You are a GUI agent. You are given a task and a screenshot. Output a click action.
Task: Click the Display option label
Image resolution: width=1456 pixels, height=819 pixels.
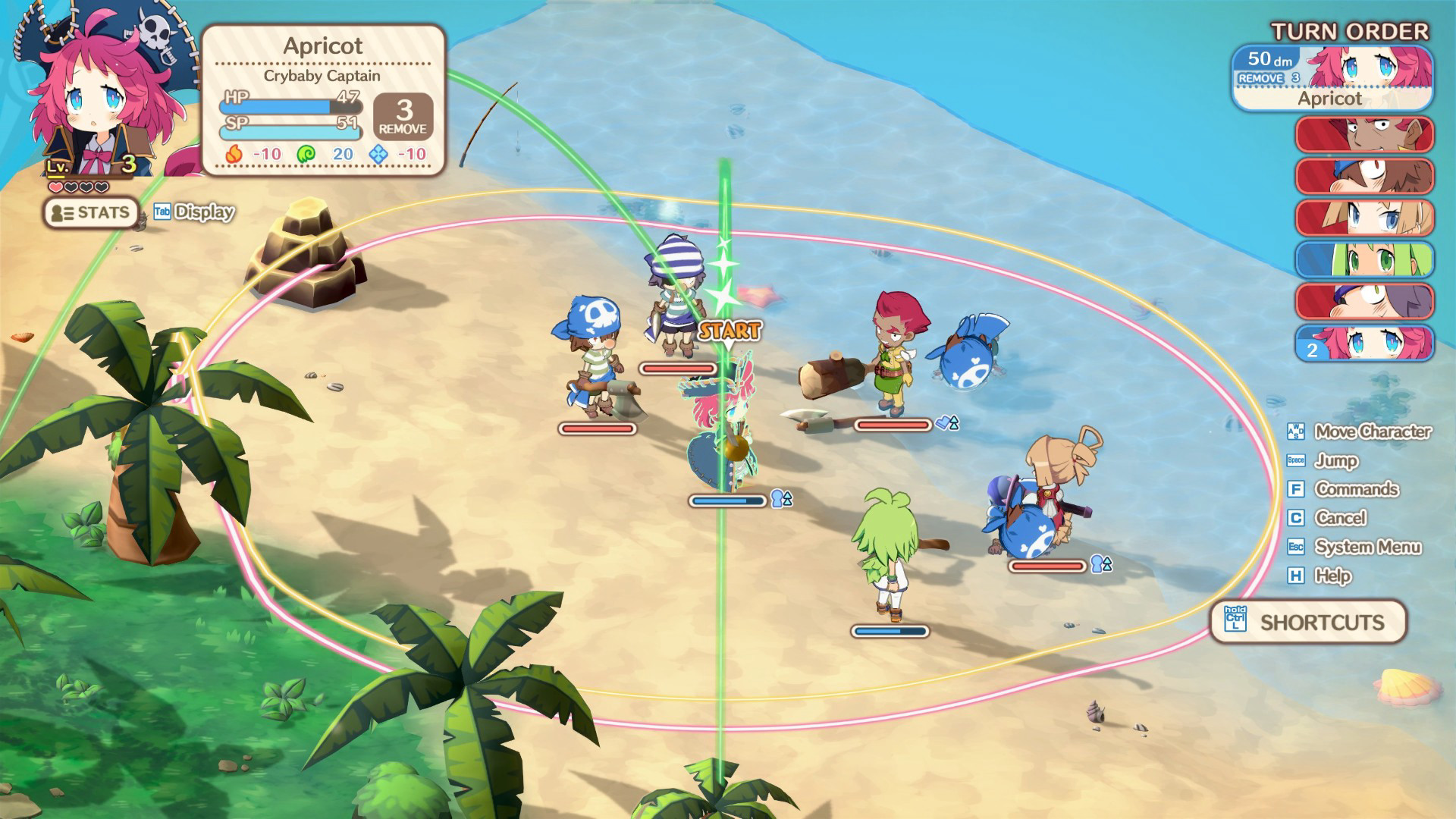203,212
